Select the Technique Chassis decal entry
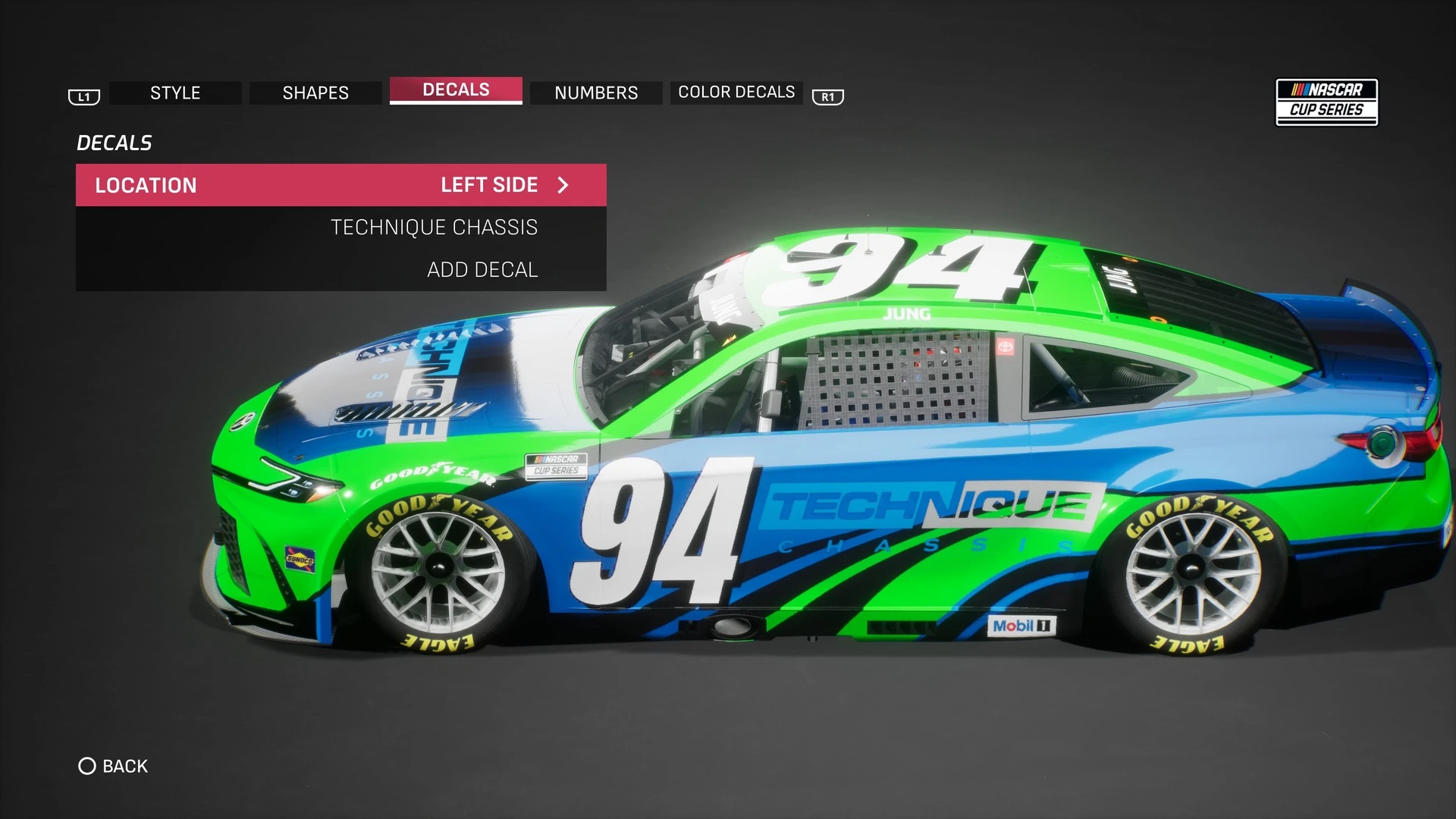This screenshot has height=819, width=1456. pos(434,227)
